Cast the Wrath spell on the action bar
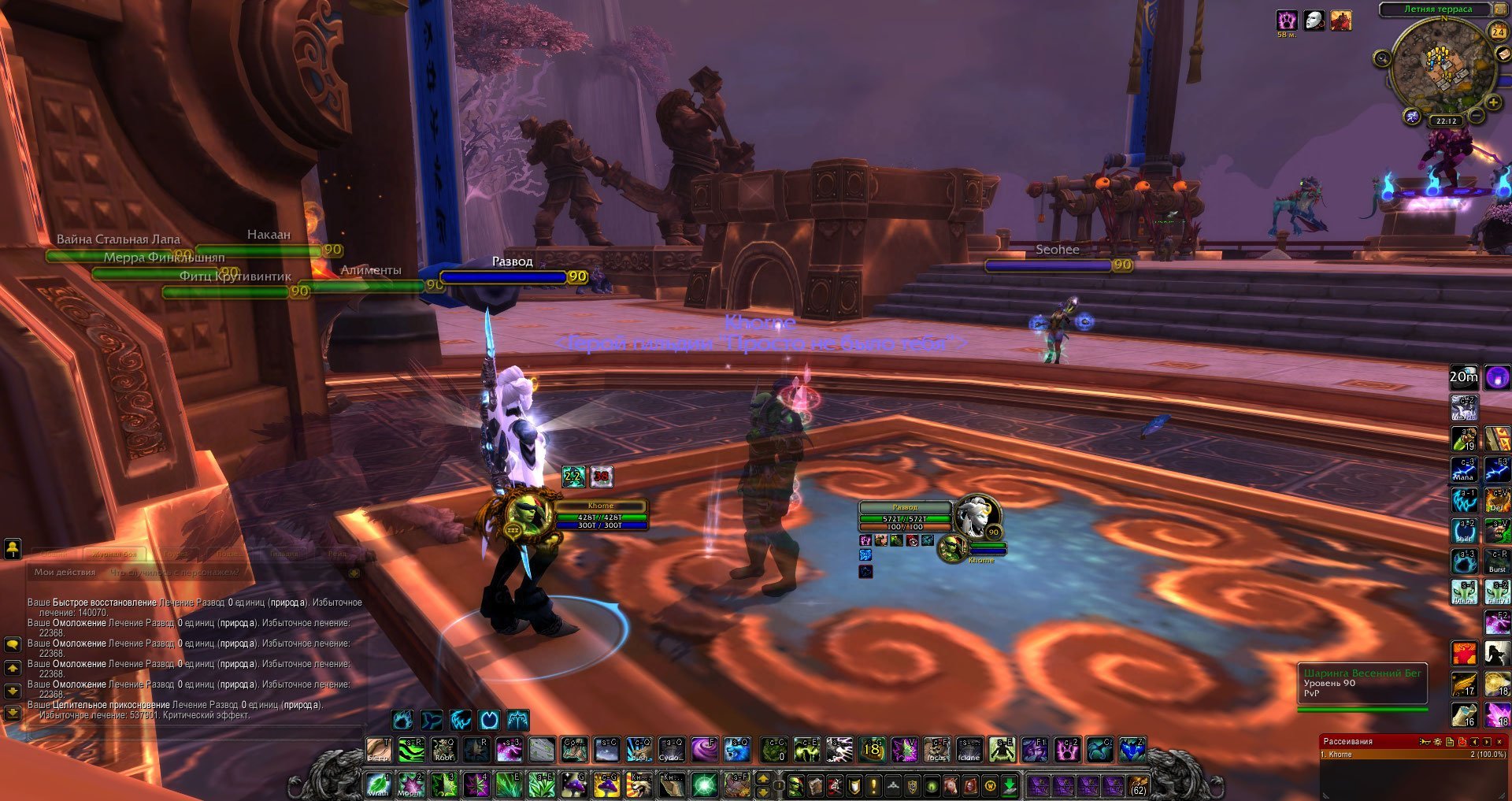This screenshot has width=1512, height=801. 379,785
